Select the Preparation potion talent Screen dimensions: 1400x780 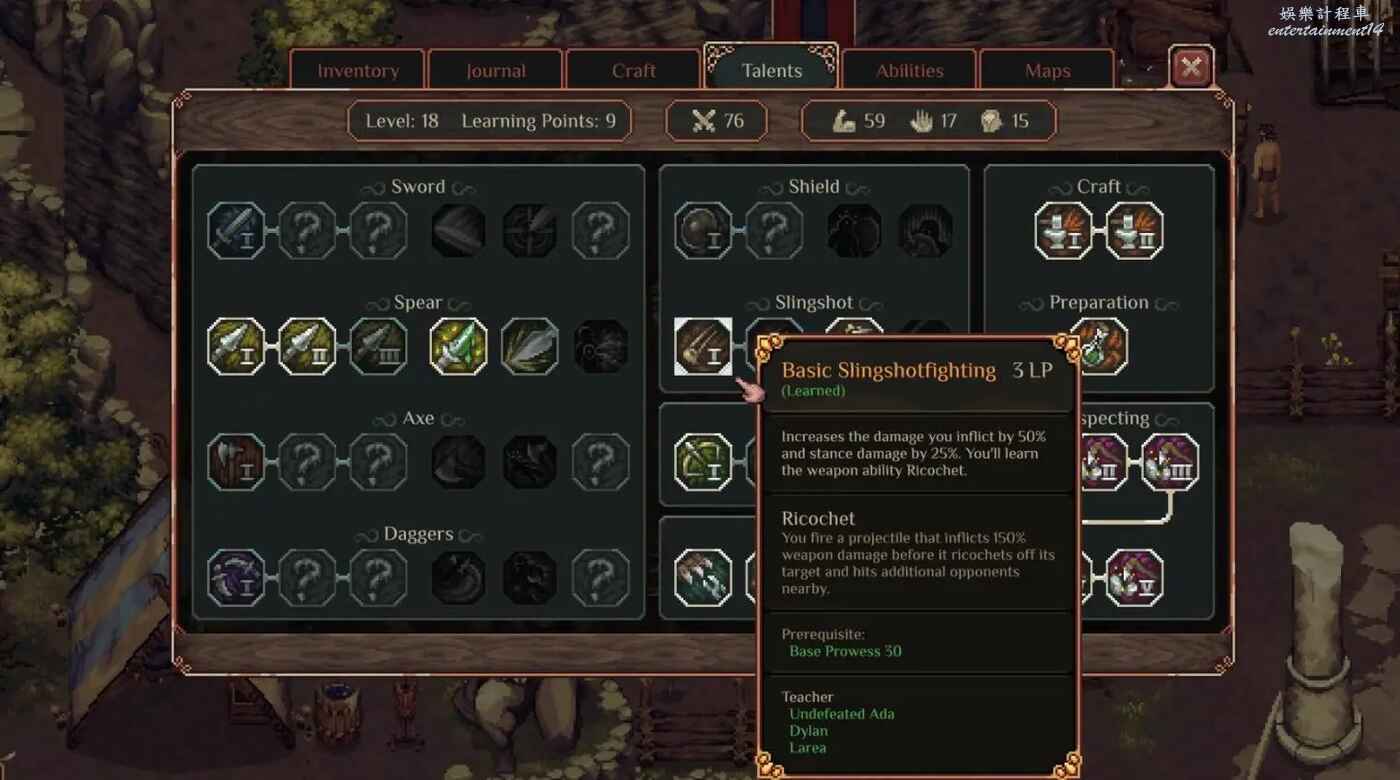[x=1099, y=345]
